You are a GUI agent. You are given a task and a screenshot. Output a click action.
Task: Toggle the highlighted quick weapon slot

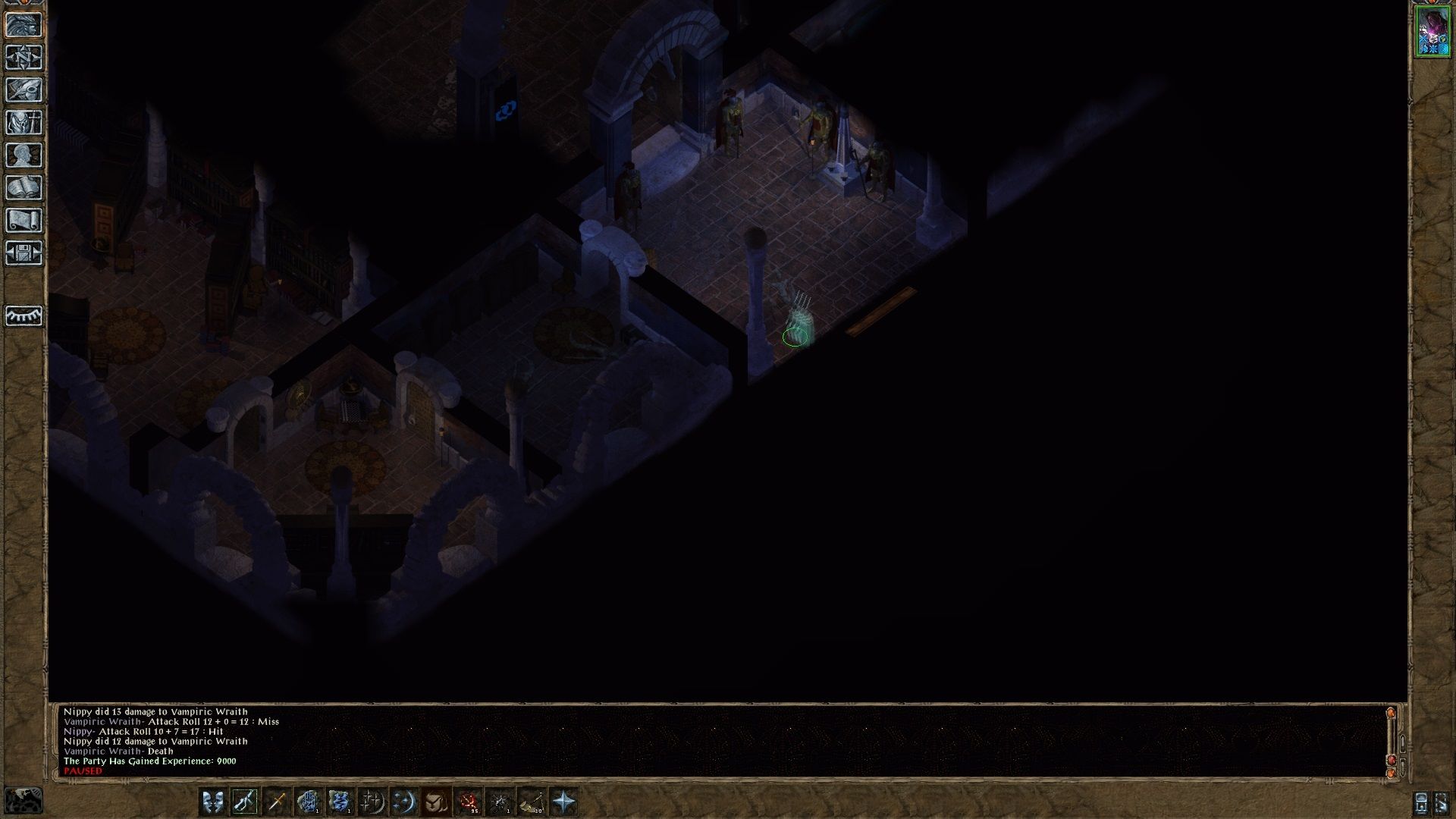pos(246,800)
